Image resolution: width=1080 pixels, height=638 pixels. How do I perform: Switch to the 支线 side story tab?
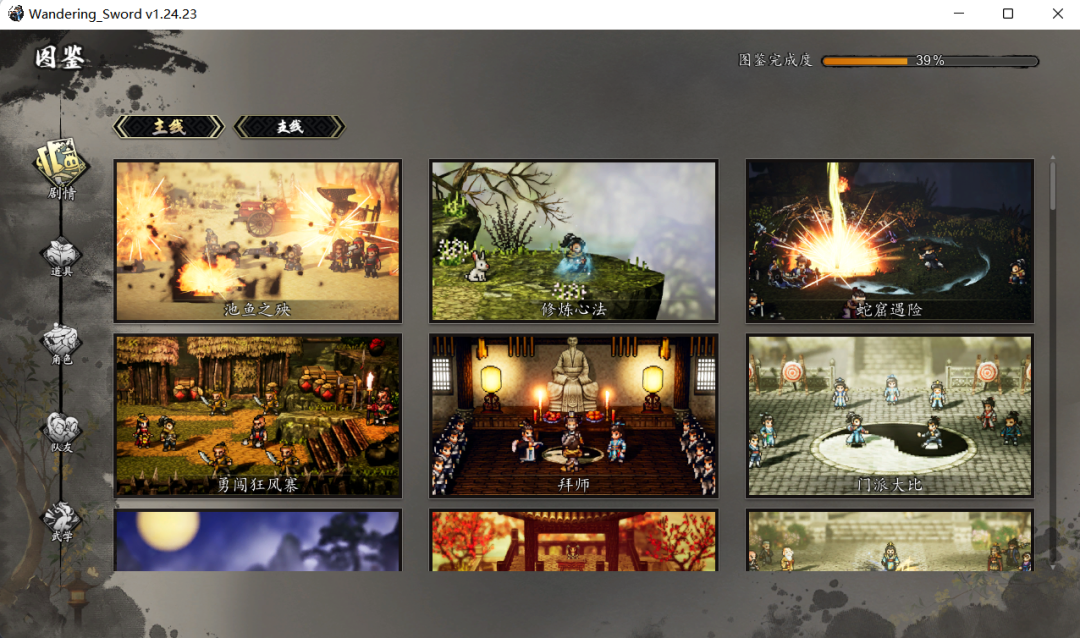[x=289, y=127]
